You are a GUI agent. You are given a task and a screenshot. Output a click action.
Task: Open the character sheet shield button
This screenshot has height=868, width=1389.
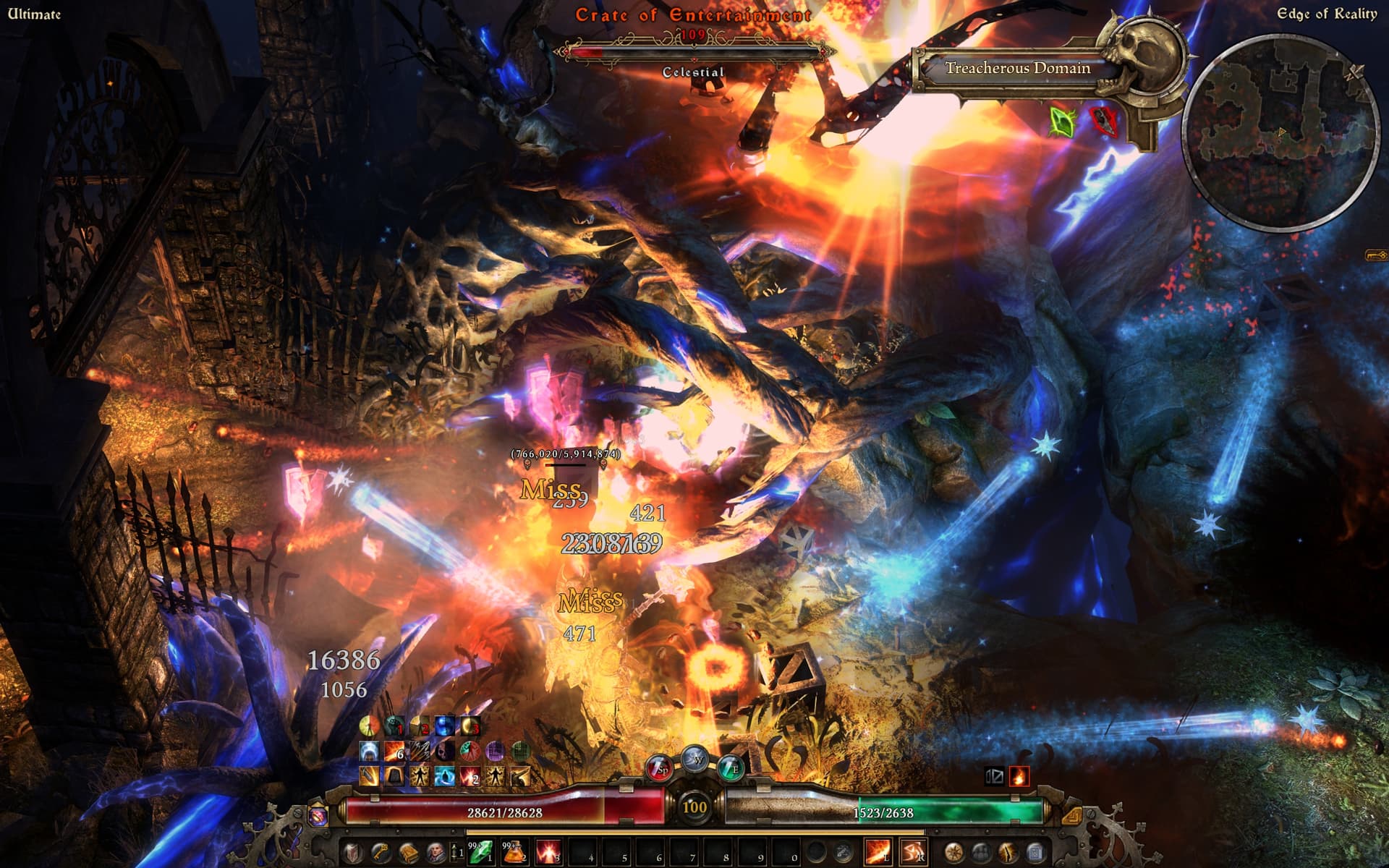click(352, 854)
